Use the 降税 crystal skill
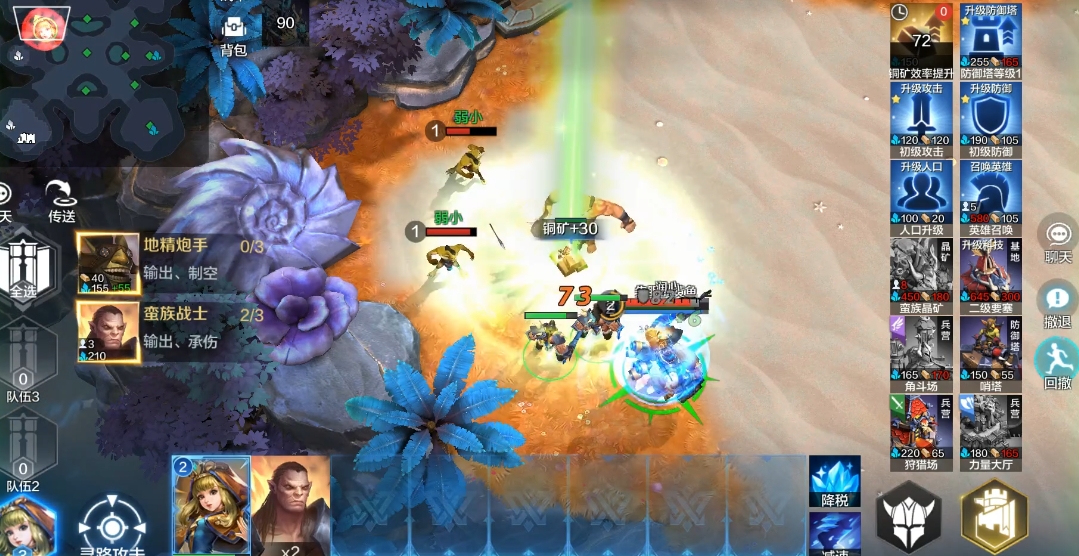1079x556 pixels. point(834,481)
